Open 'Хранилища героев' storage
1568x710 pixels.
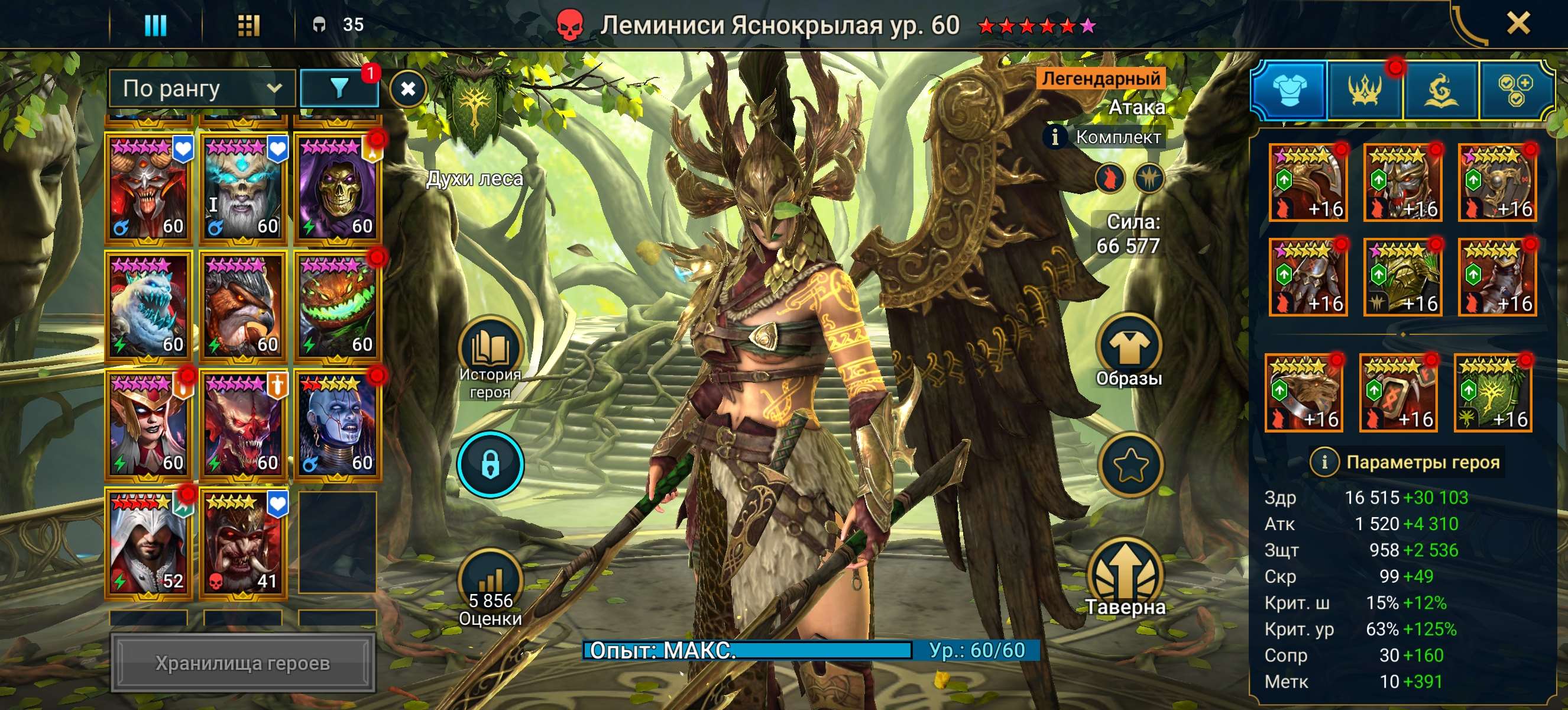(x=242, y=663)
